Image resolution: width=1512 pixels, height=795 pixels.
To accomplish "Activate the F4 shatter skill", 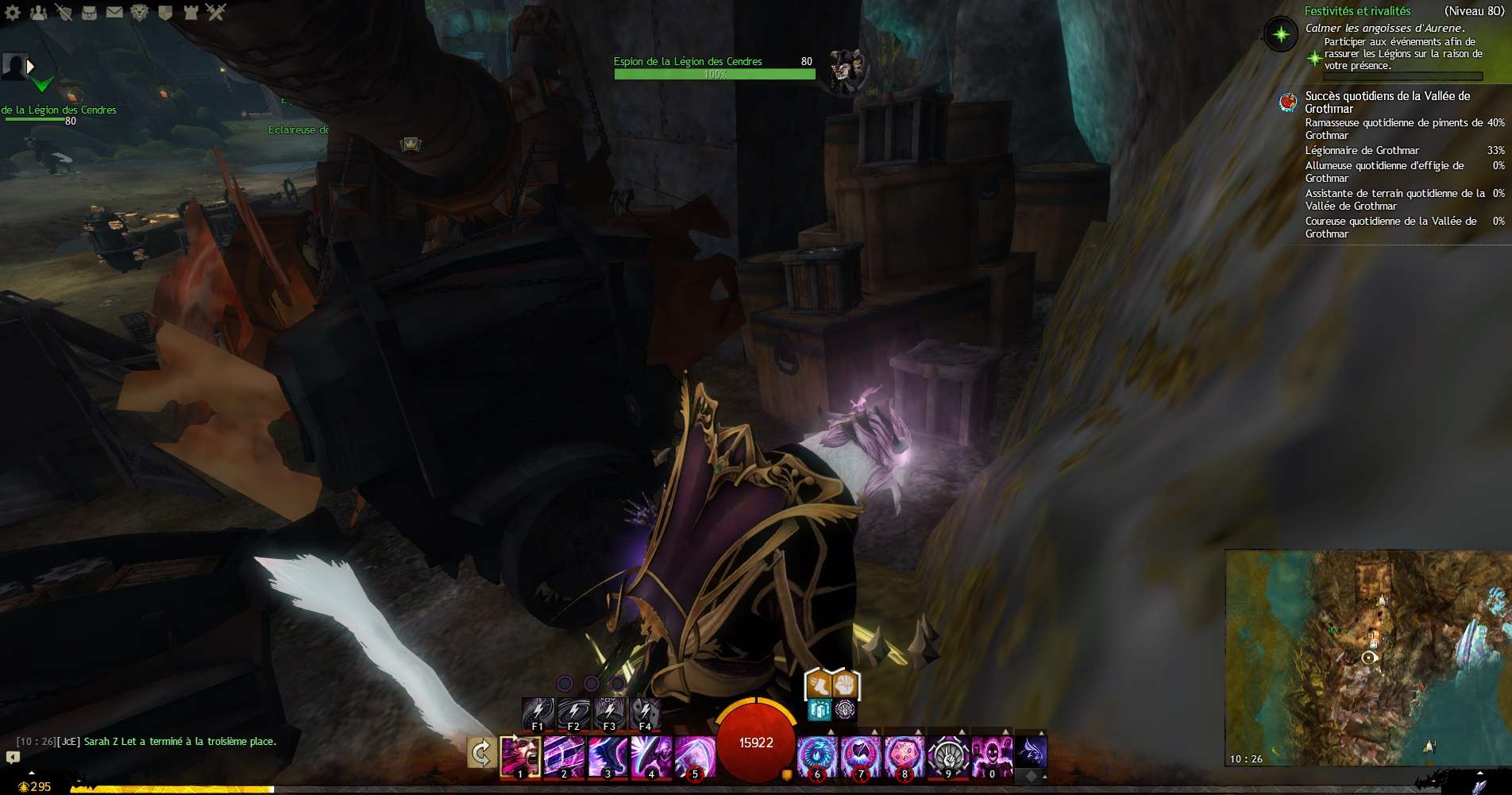I will (645, 713).
